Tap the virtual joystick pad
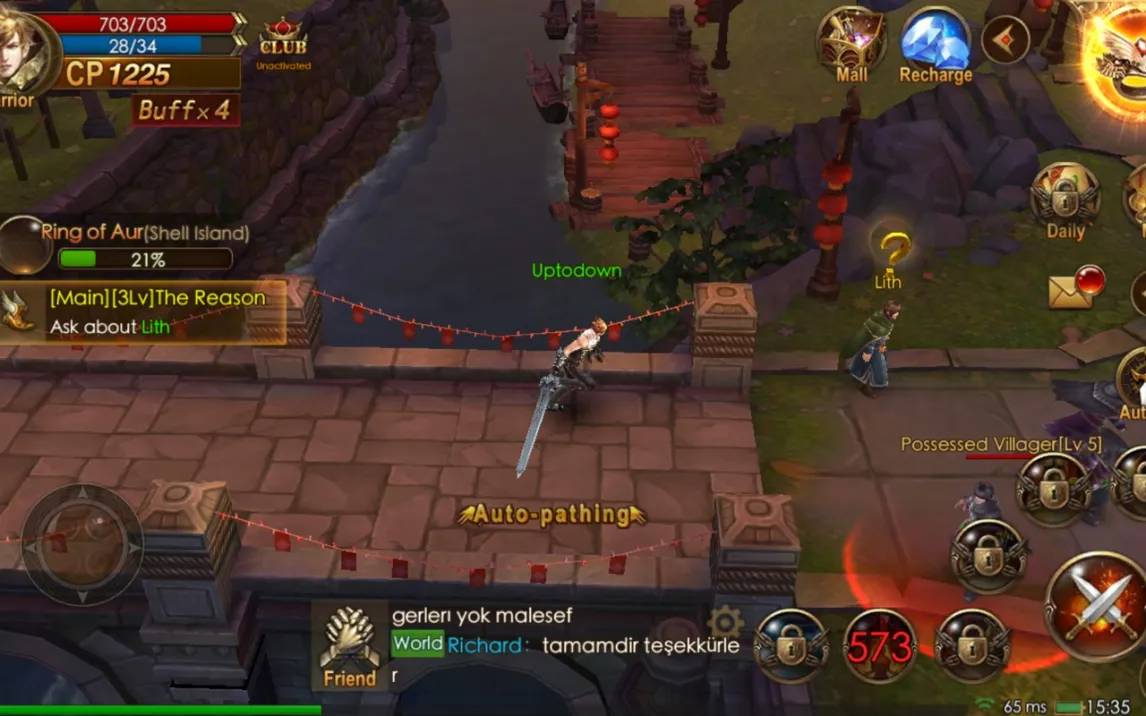1146x716 pixels. tap(82, 545)
